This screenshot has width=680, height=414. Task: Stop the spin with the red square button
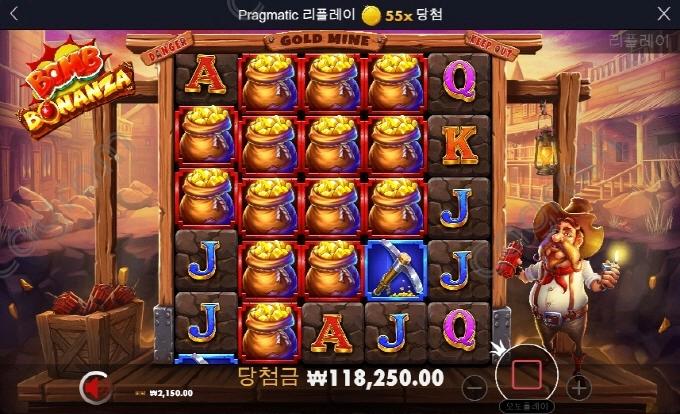pyautogui.click(x=526, y=375)
